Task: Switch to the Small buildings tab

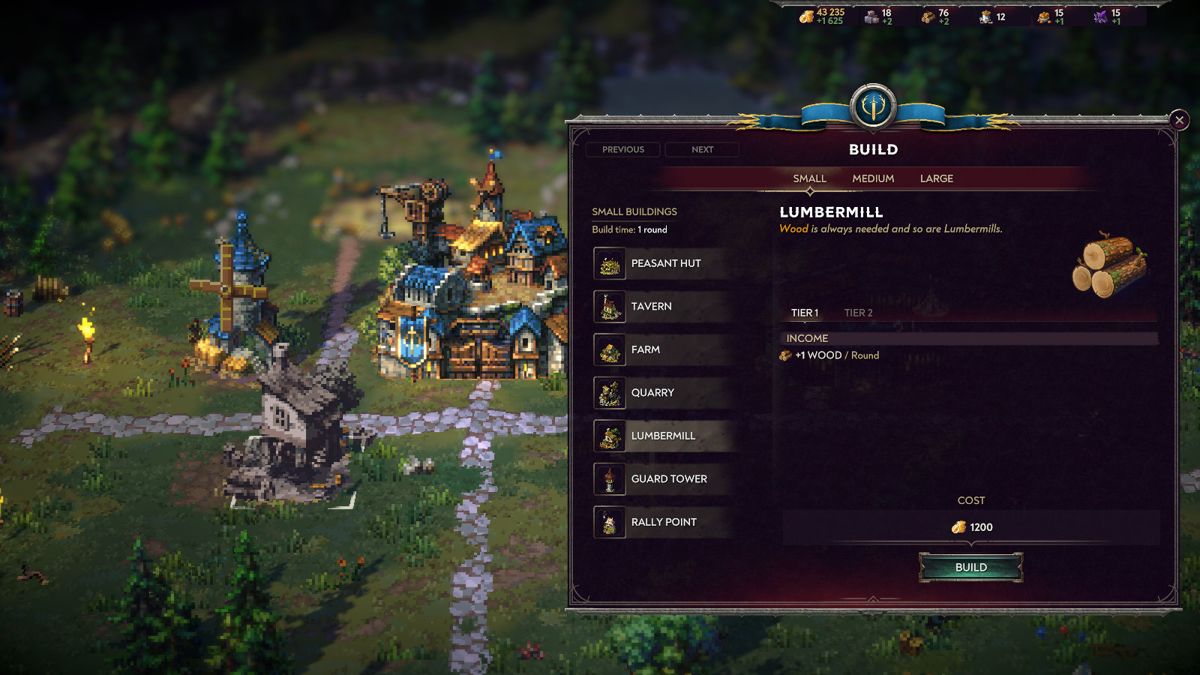Action: click(x=809, y=179)
